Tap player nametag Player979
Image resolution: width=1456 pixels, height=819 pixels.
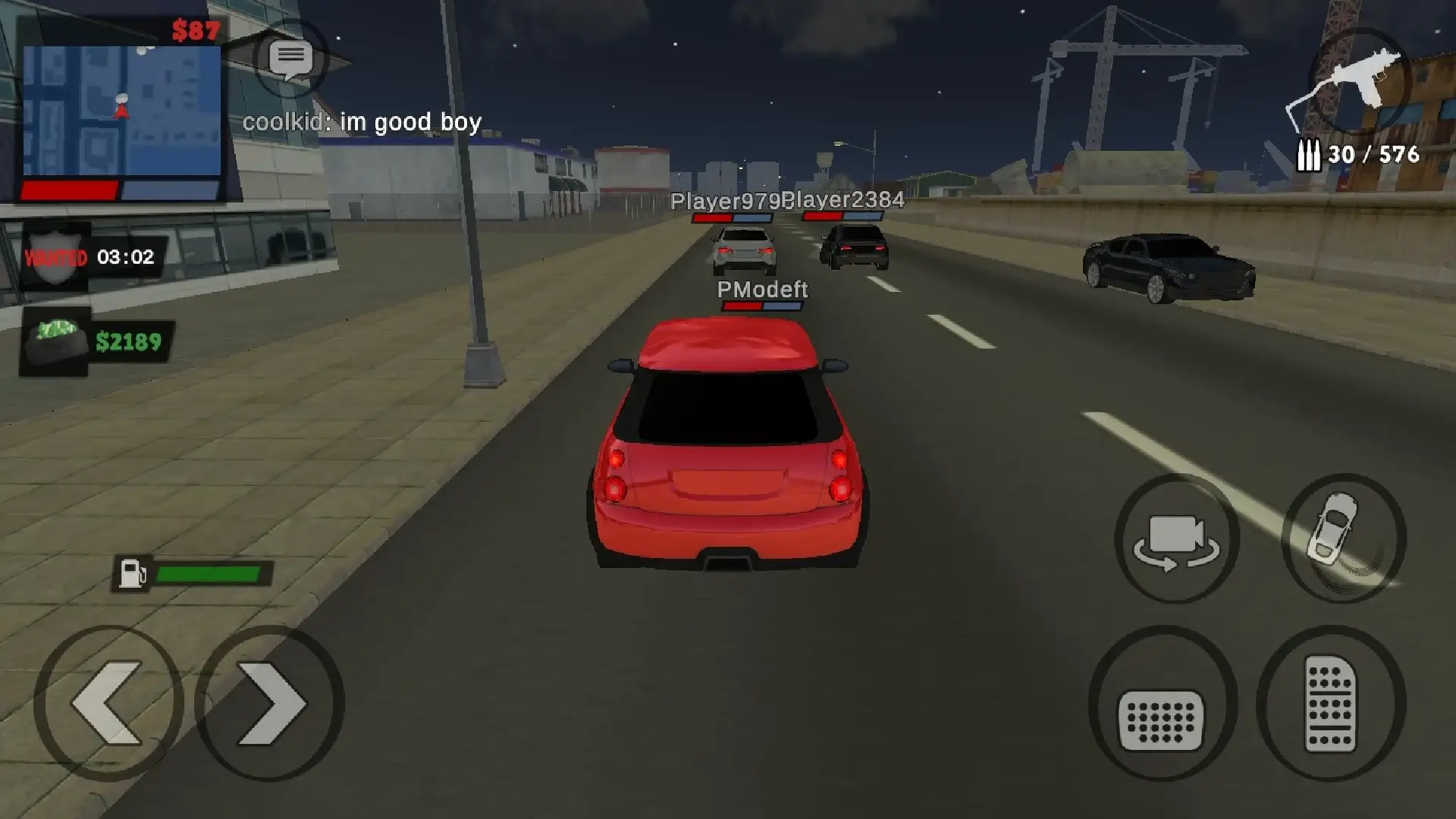[726, 202]
